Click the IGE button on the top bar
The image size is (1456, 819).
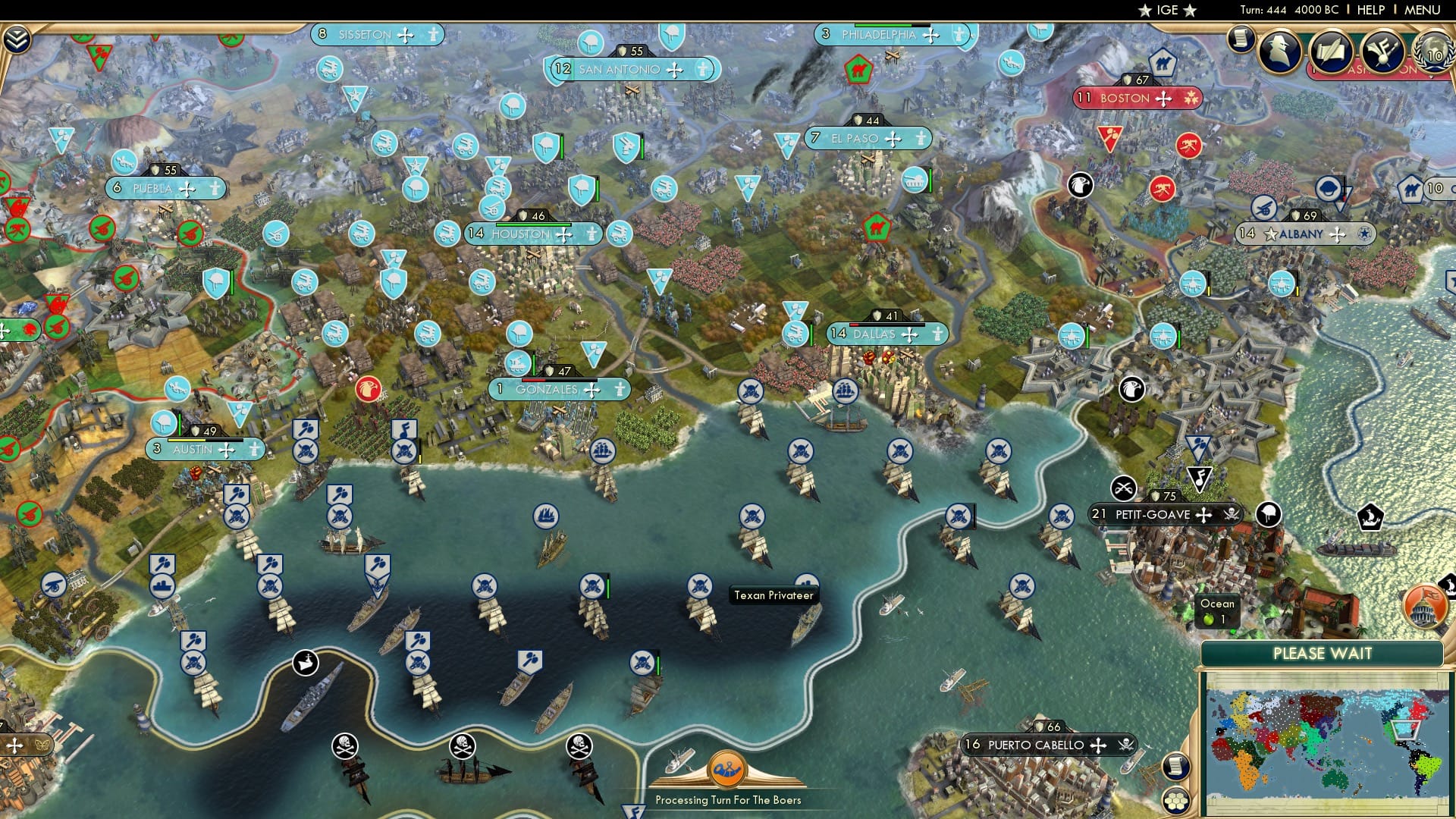click(x=1168, y=10)
